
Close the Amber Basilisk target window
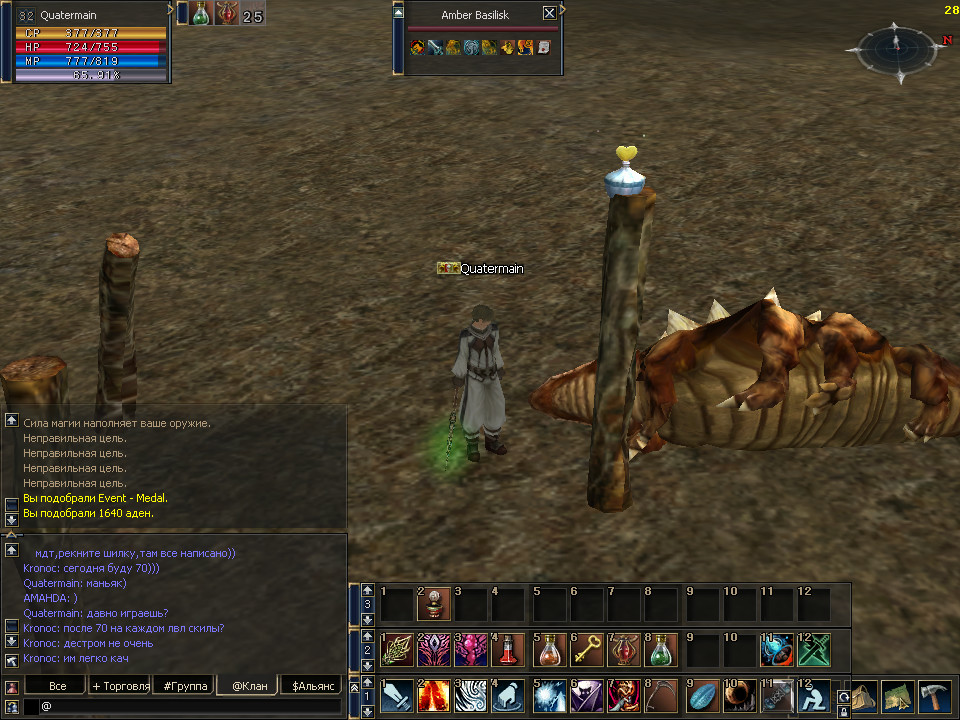pos(549,14)
